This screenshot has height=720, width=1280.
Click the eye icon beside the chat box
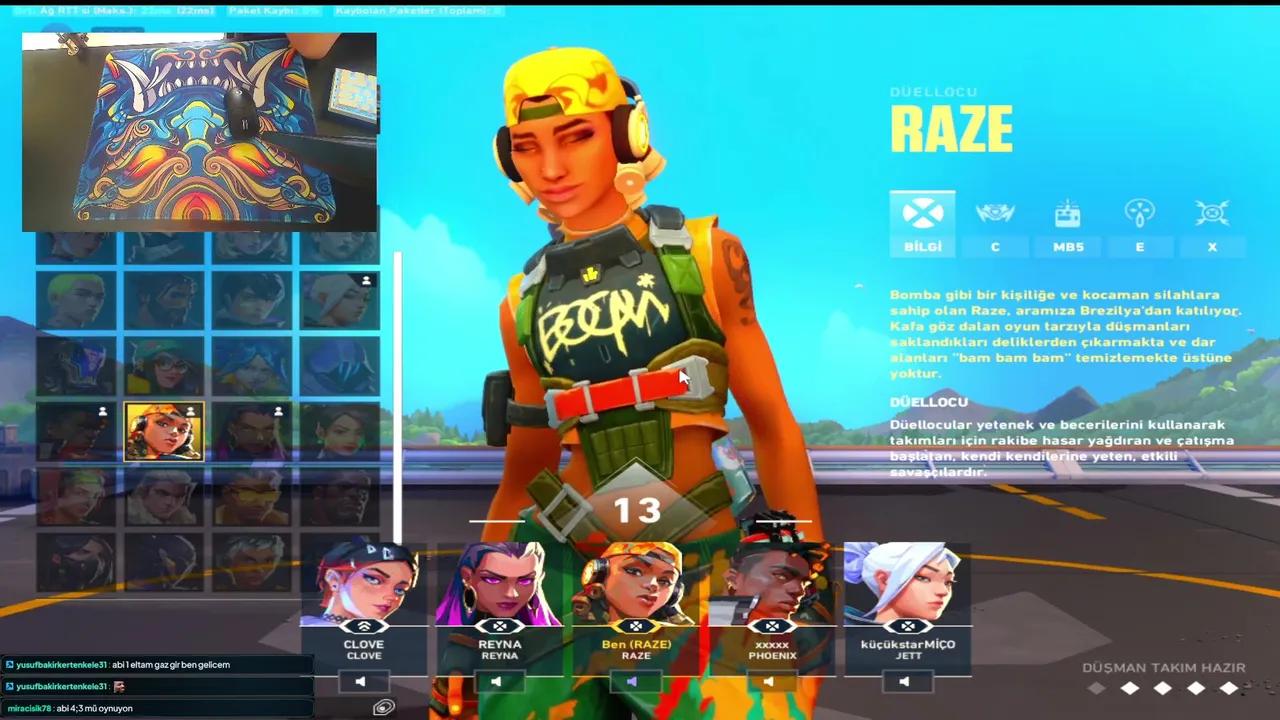[383, 707]
